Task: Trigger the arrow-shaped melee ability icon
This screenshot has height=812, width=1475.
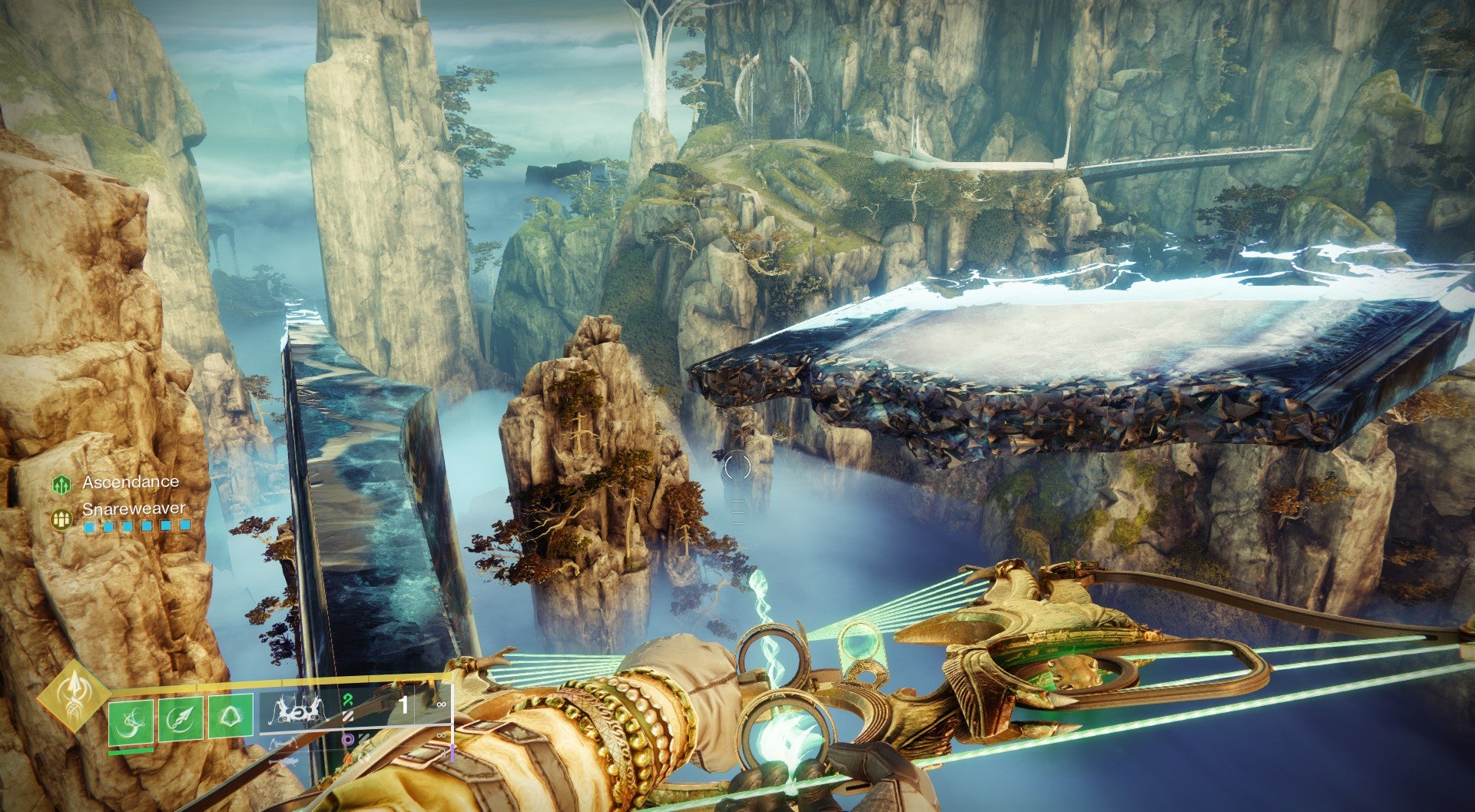Action: [181, 719]
